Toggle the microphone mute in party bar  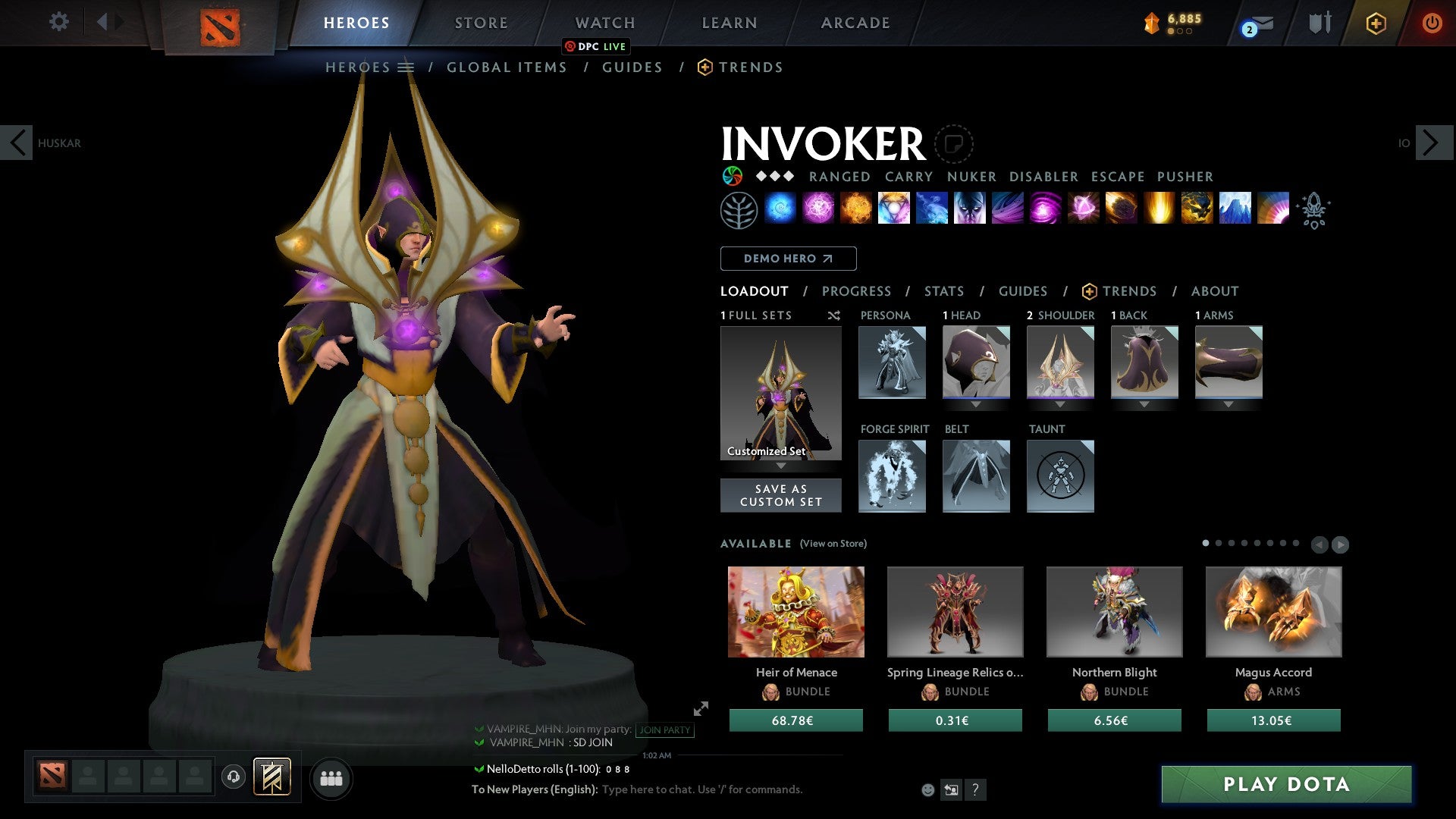(x=233, y=777)
